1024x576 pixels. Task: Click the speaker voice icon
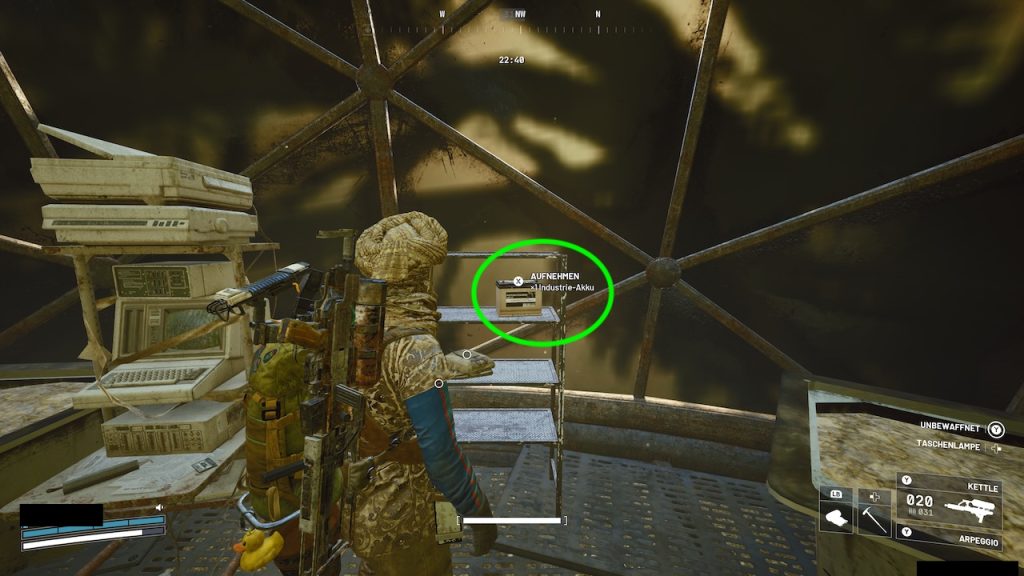pos(158,508)
